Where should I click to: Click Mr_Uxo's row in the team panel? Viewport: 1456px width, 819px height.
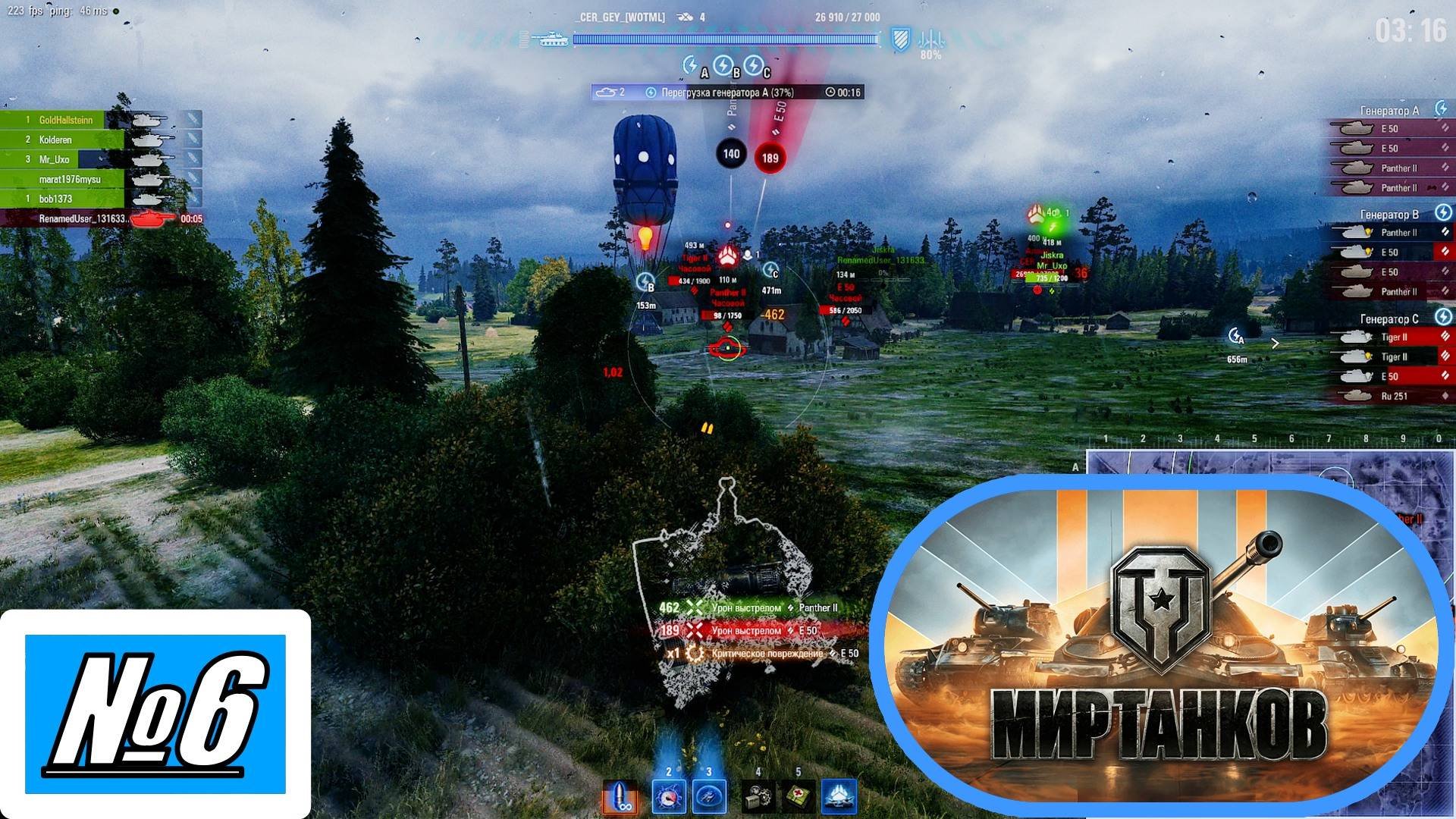54,159
